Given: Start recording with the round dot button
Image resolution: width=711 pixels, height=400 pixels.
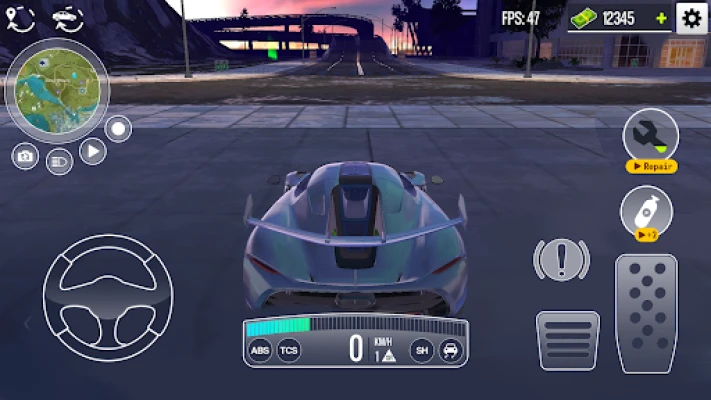Looking at the screenshot, I should [x=118, y=128].
